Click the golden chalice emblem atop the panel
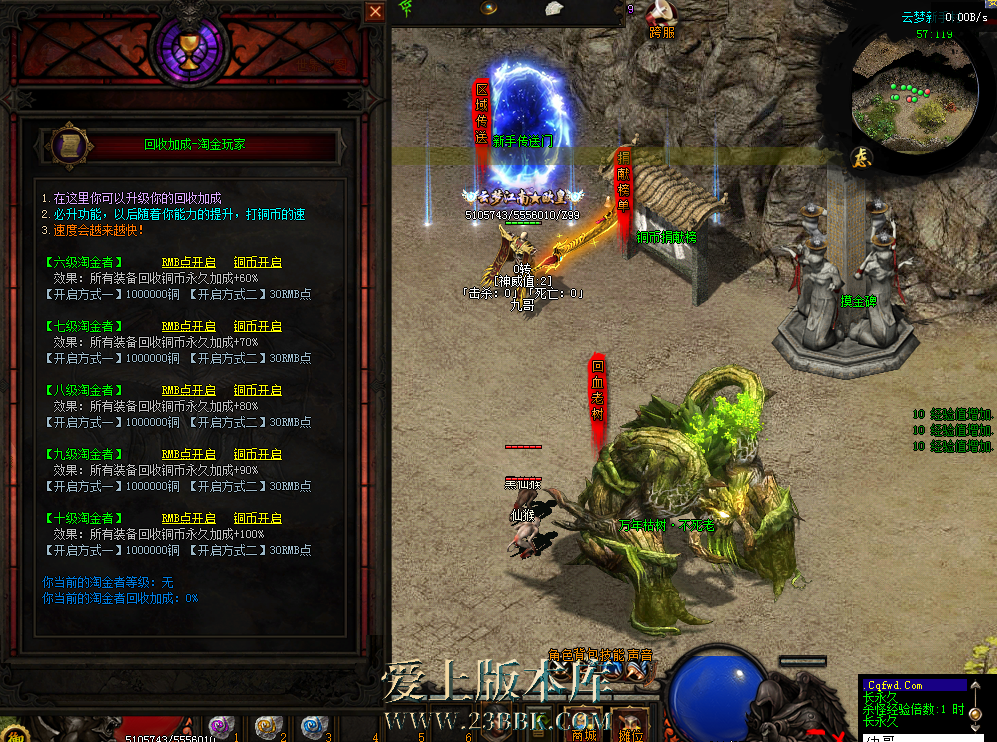Image resolution: width=997 pixels, height=742 pixels. (188, 50)
